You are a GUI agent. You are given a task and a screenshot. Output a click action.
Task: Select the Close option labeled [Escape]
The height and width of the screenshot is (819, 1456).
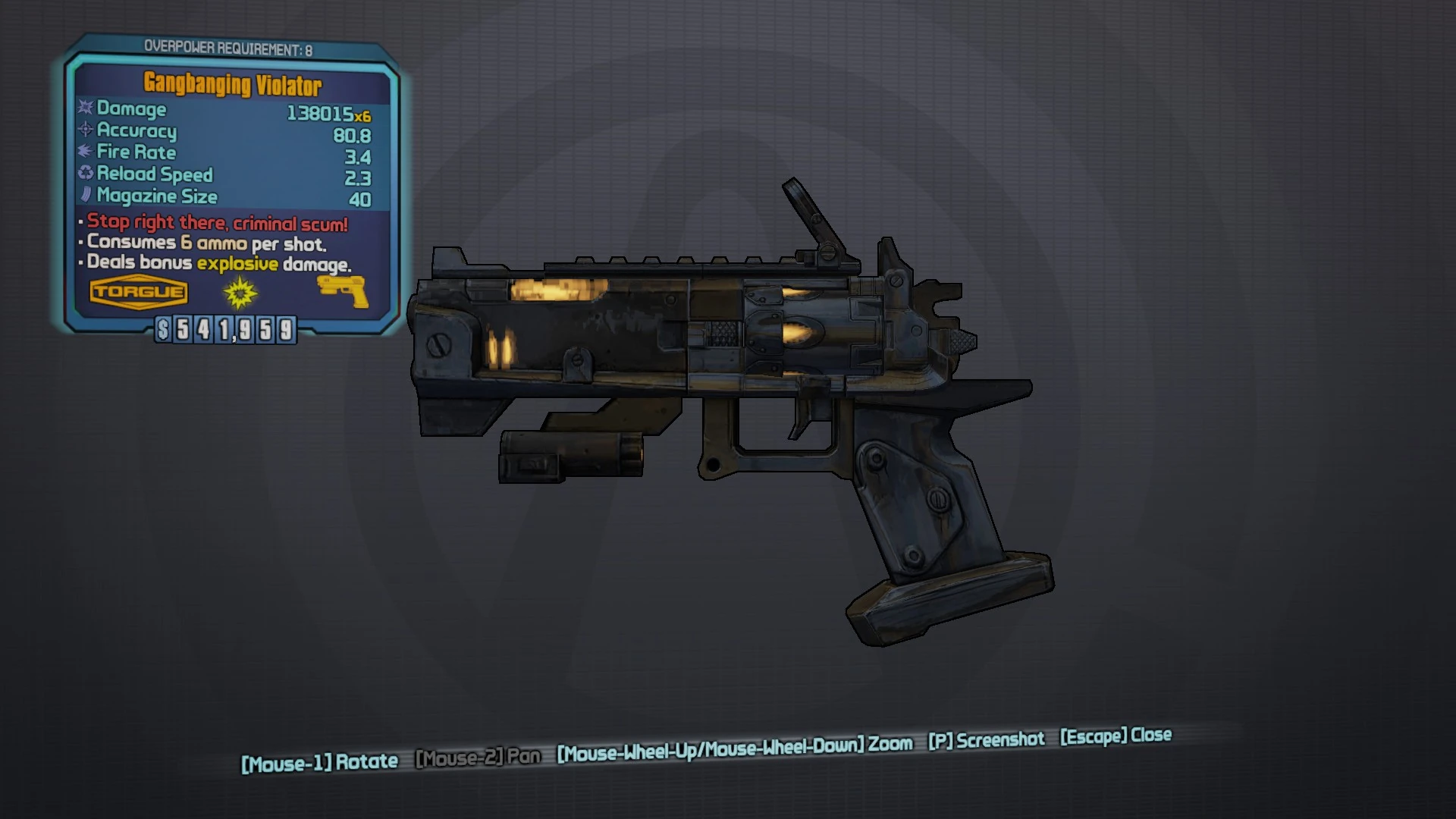[x=1113, y=736]
